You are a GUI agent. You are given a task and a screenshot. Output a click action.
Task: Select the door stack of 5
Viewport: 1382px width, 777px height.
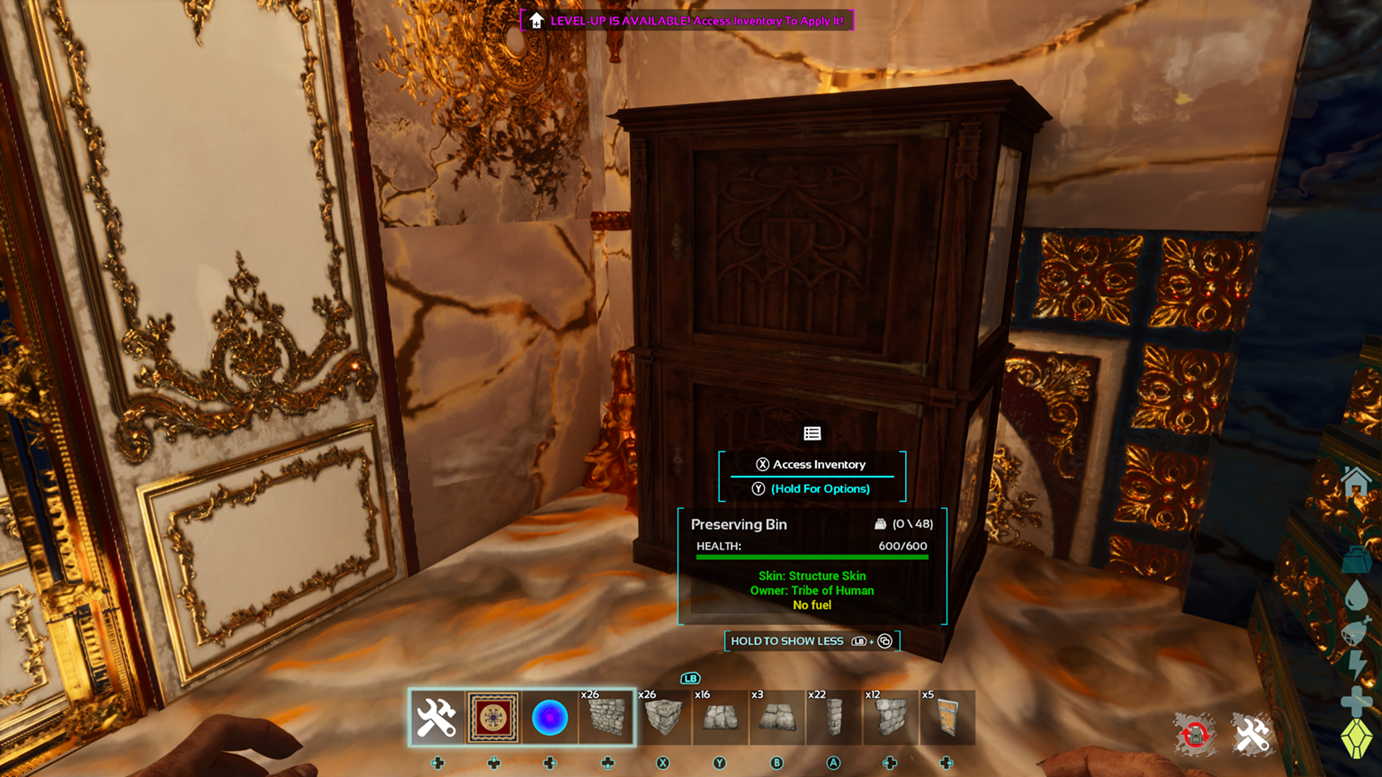[x=946, y=717]
